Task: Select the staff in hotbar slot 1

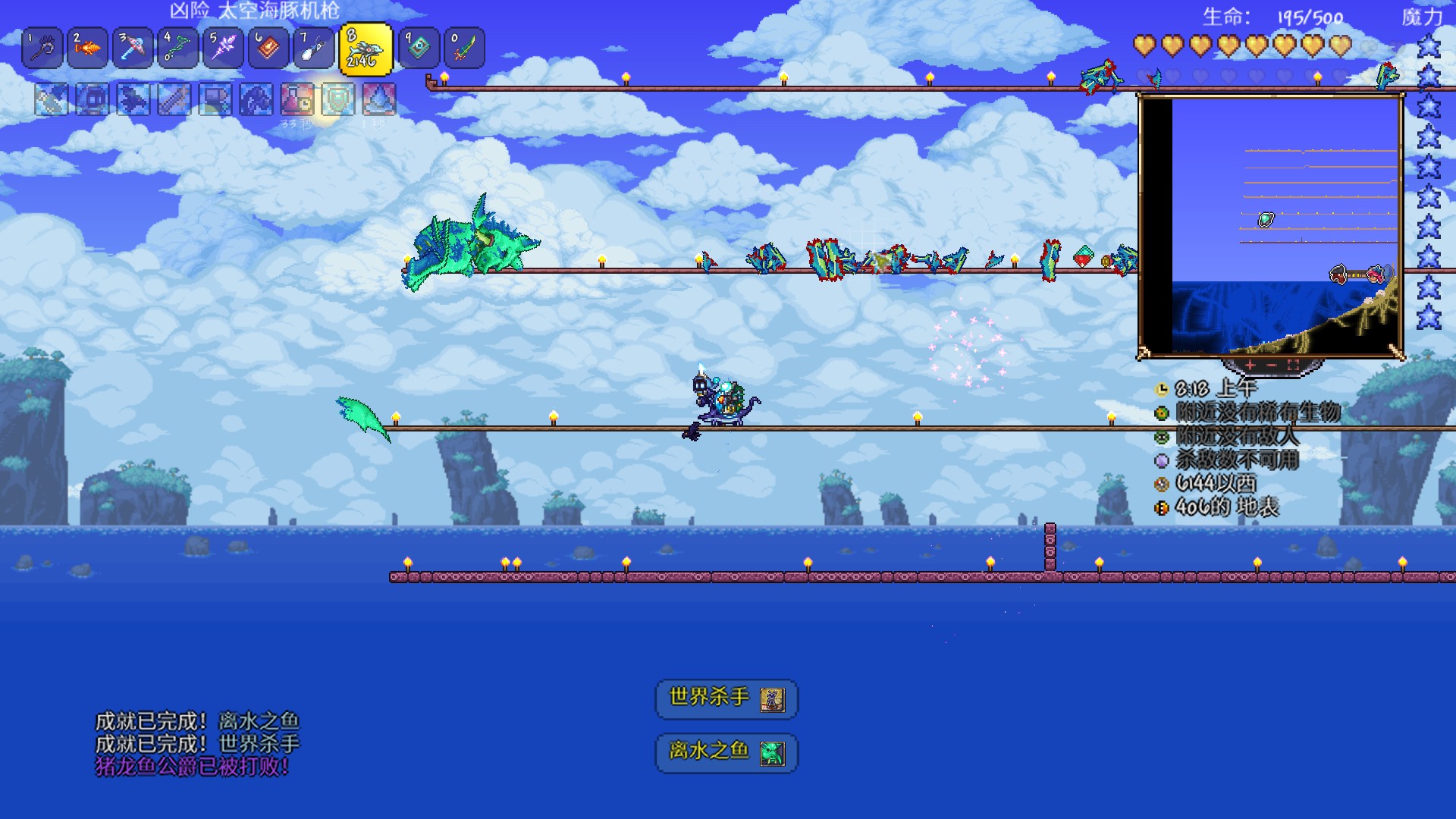Action: pos(42,49)
